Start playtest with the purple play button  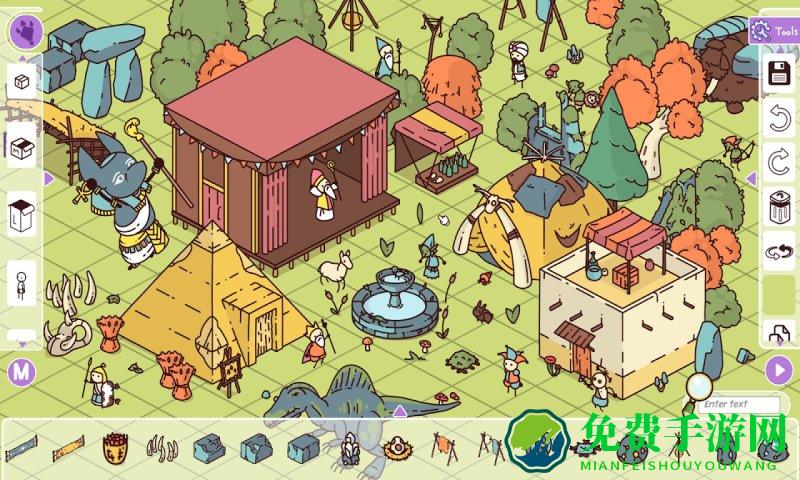(x=779, y=370)
